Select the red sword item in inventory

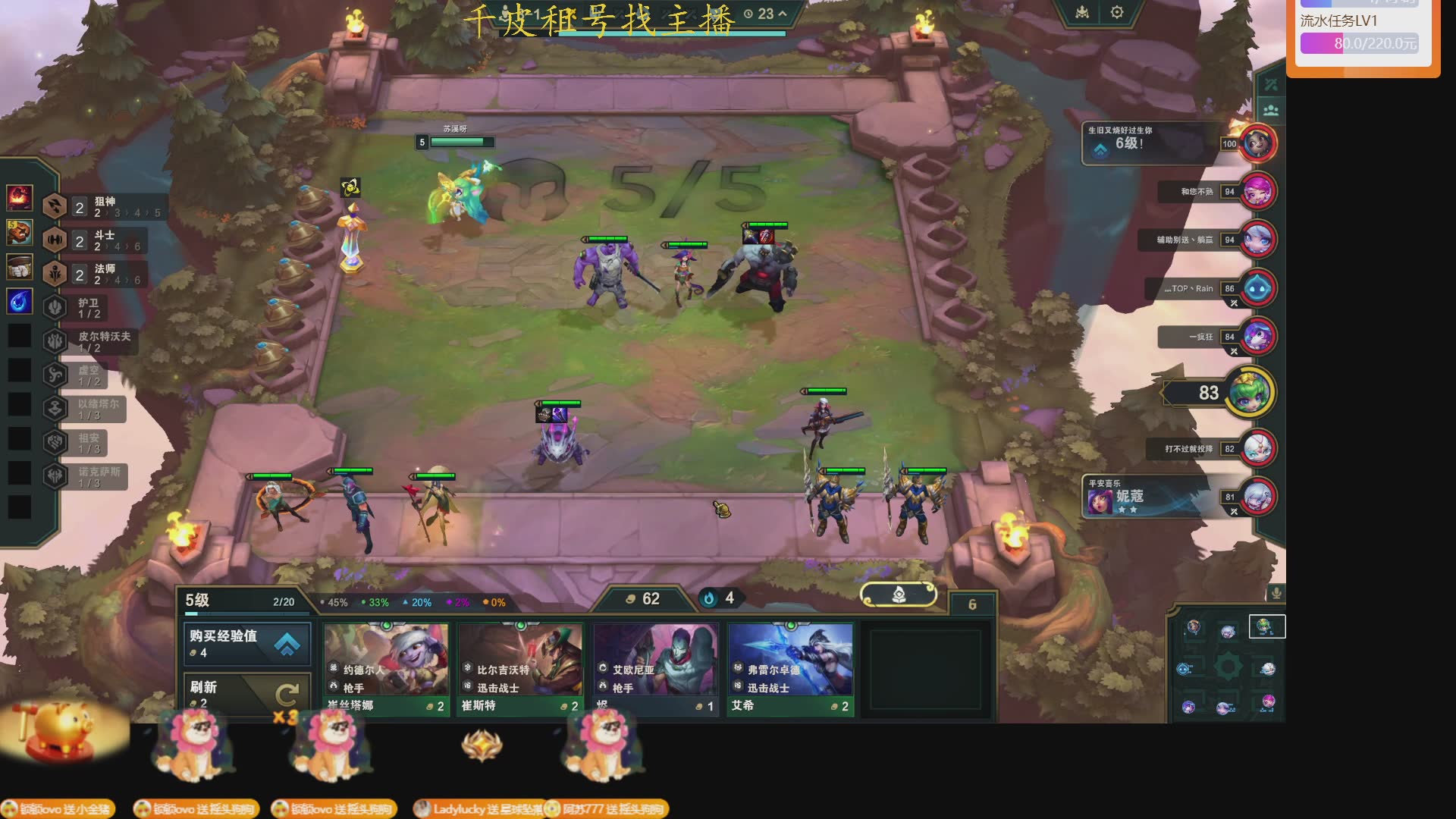pyautogui.click(x=20, y=197)
